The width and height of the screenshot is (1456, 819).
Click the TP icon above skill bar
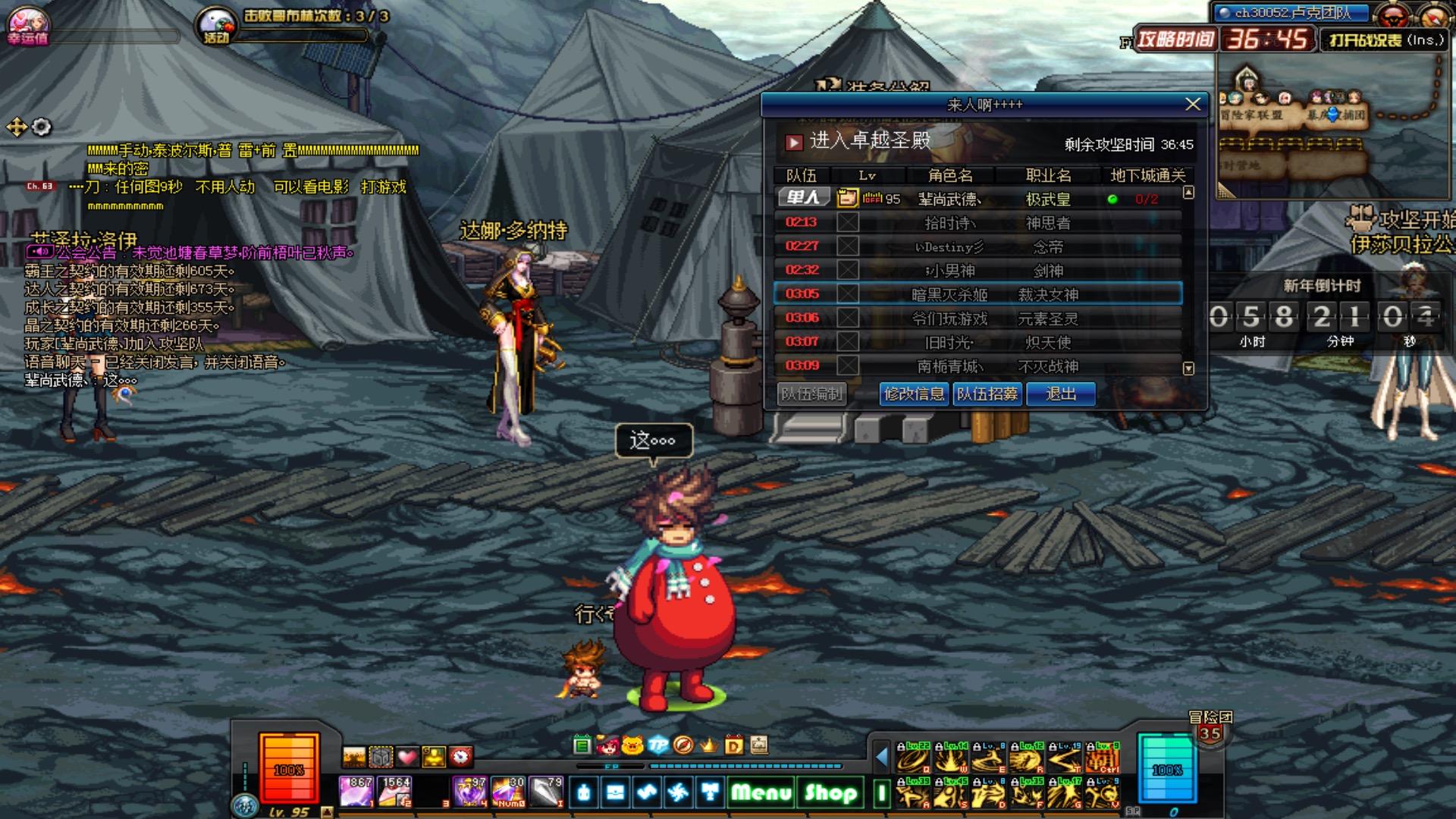pyautogui.click(x=657, y=745)
